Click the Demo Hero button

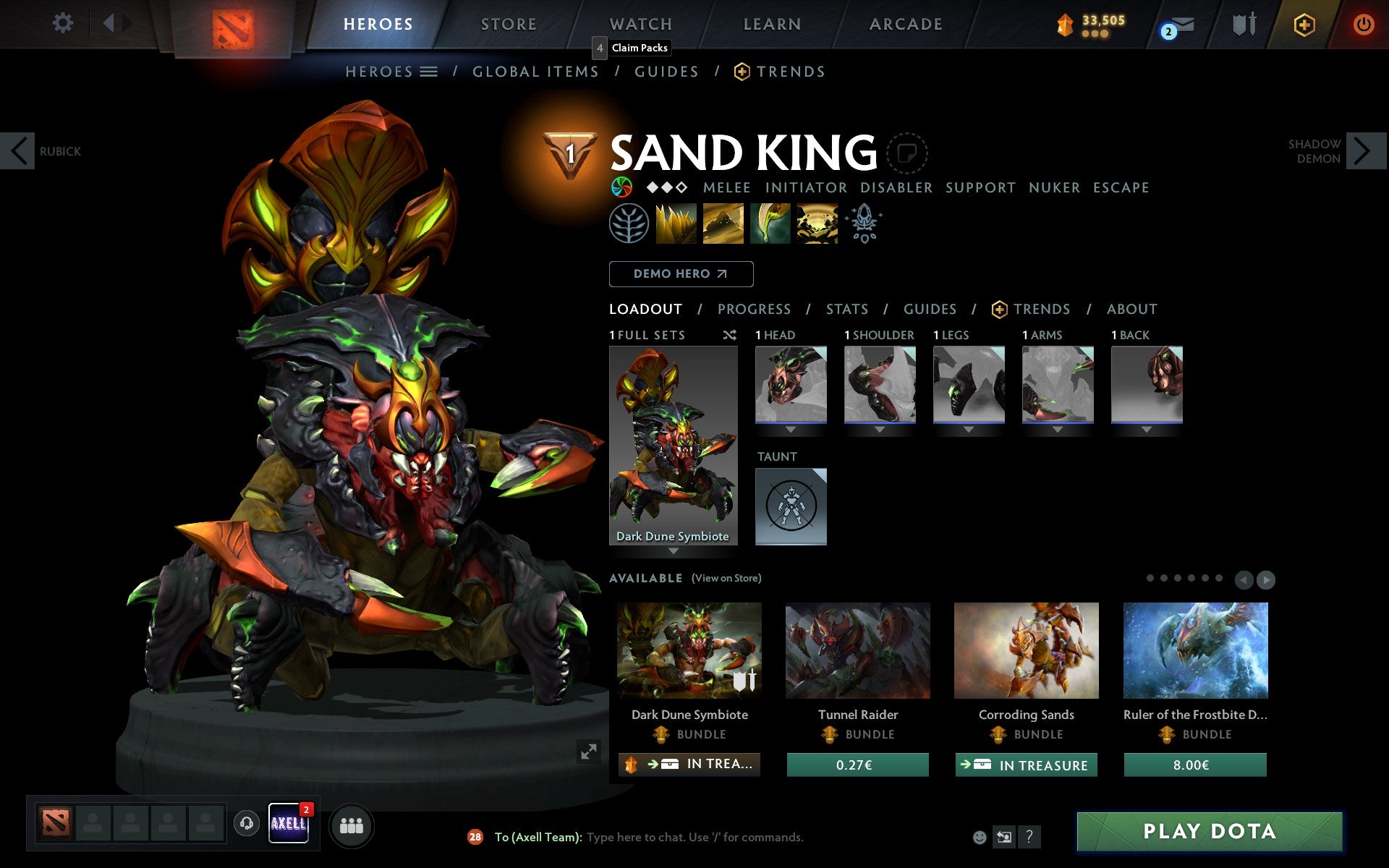[x=681, y=274]
